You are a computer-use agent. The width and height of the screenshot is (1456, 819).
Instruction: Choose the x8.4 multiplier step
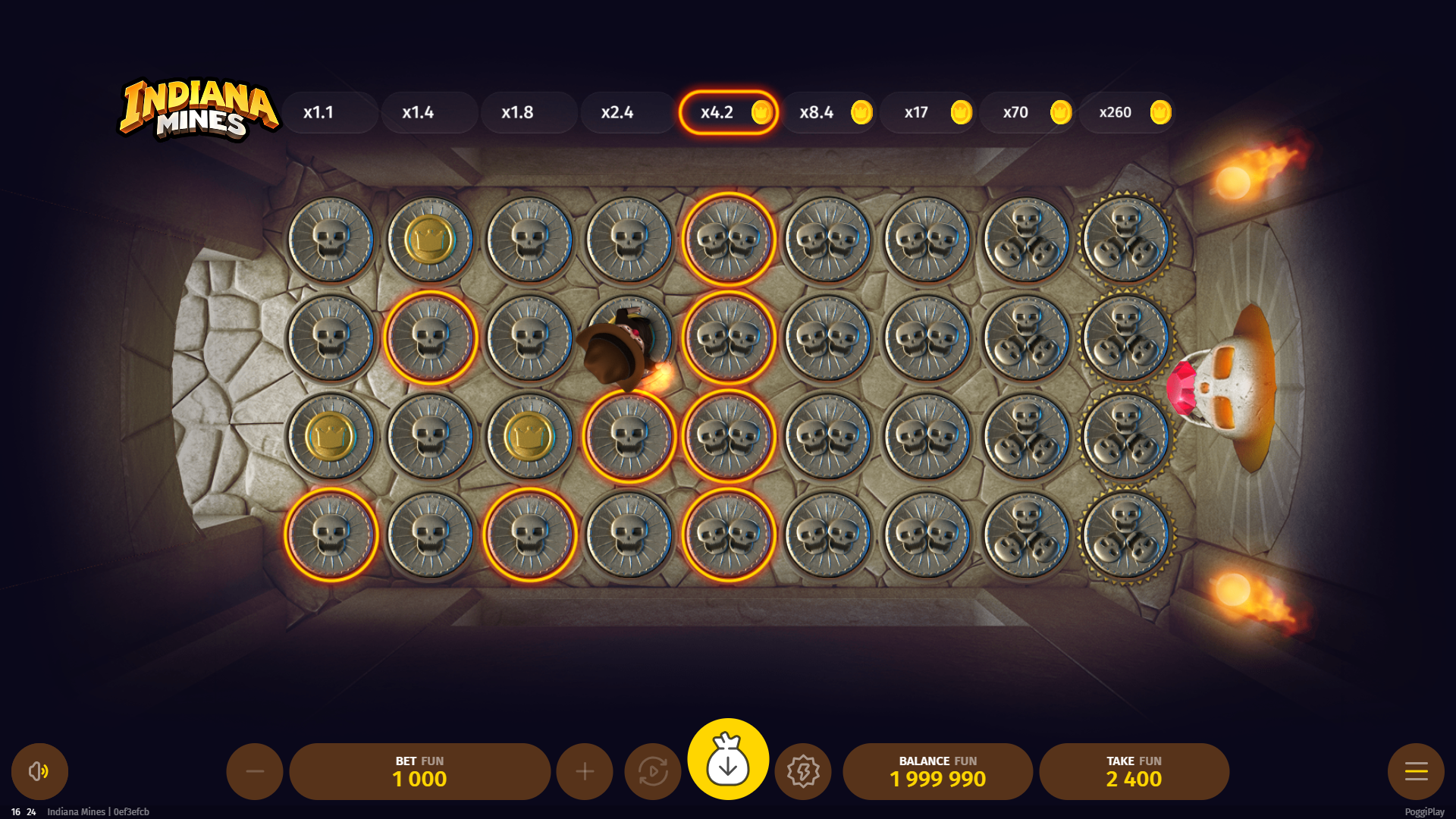[828, 112]
